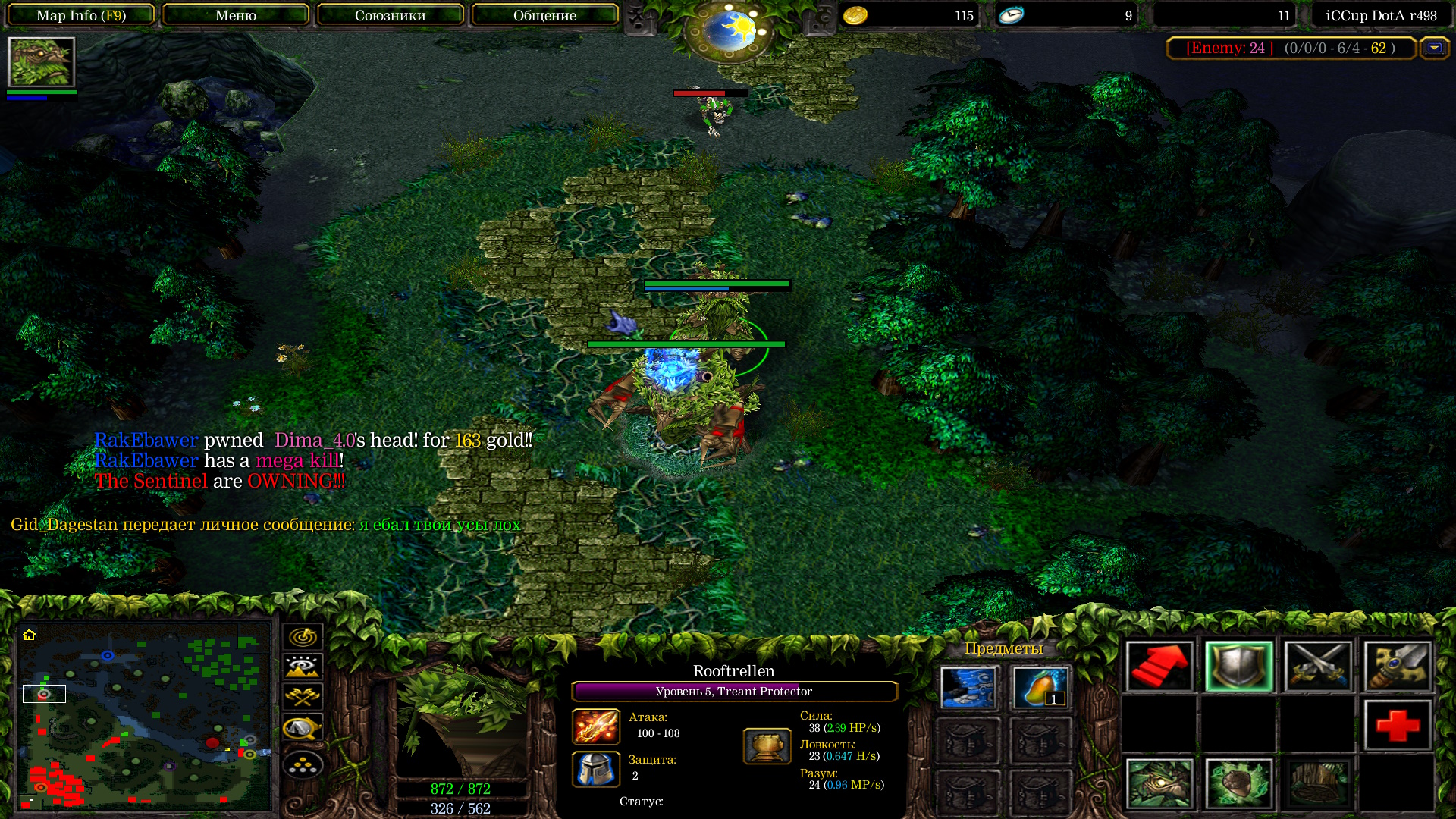Choose the crossed swords Attack command
The width and height of the screenshot is (1456, 819).
pyautogui.click(x=1318, y=667)
